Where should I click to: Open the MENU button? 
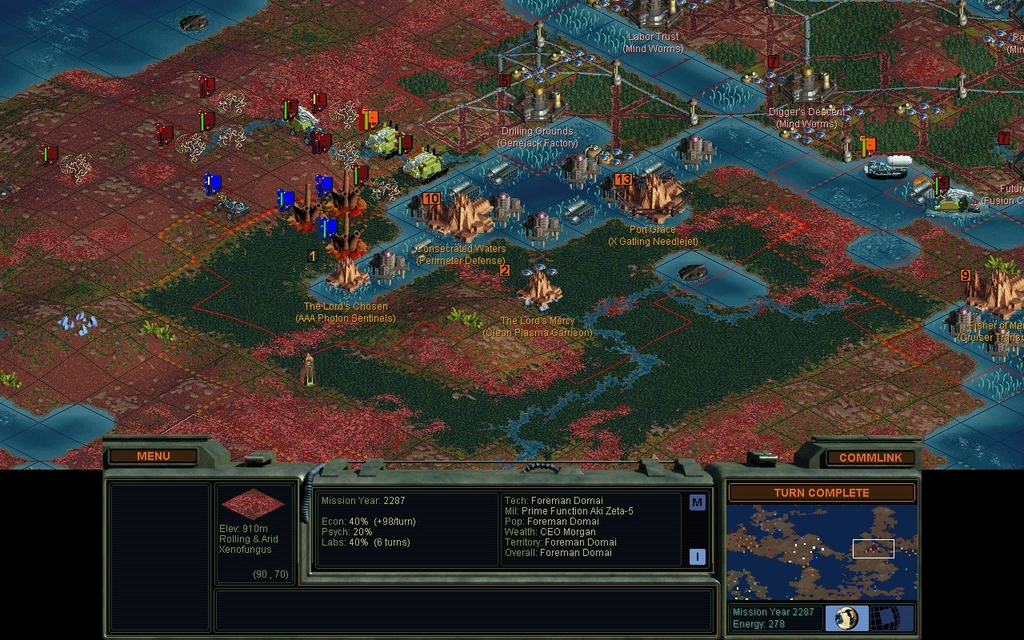[x=153, y=456]
